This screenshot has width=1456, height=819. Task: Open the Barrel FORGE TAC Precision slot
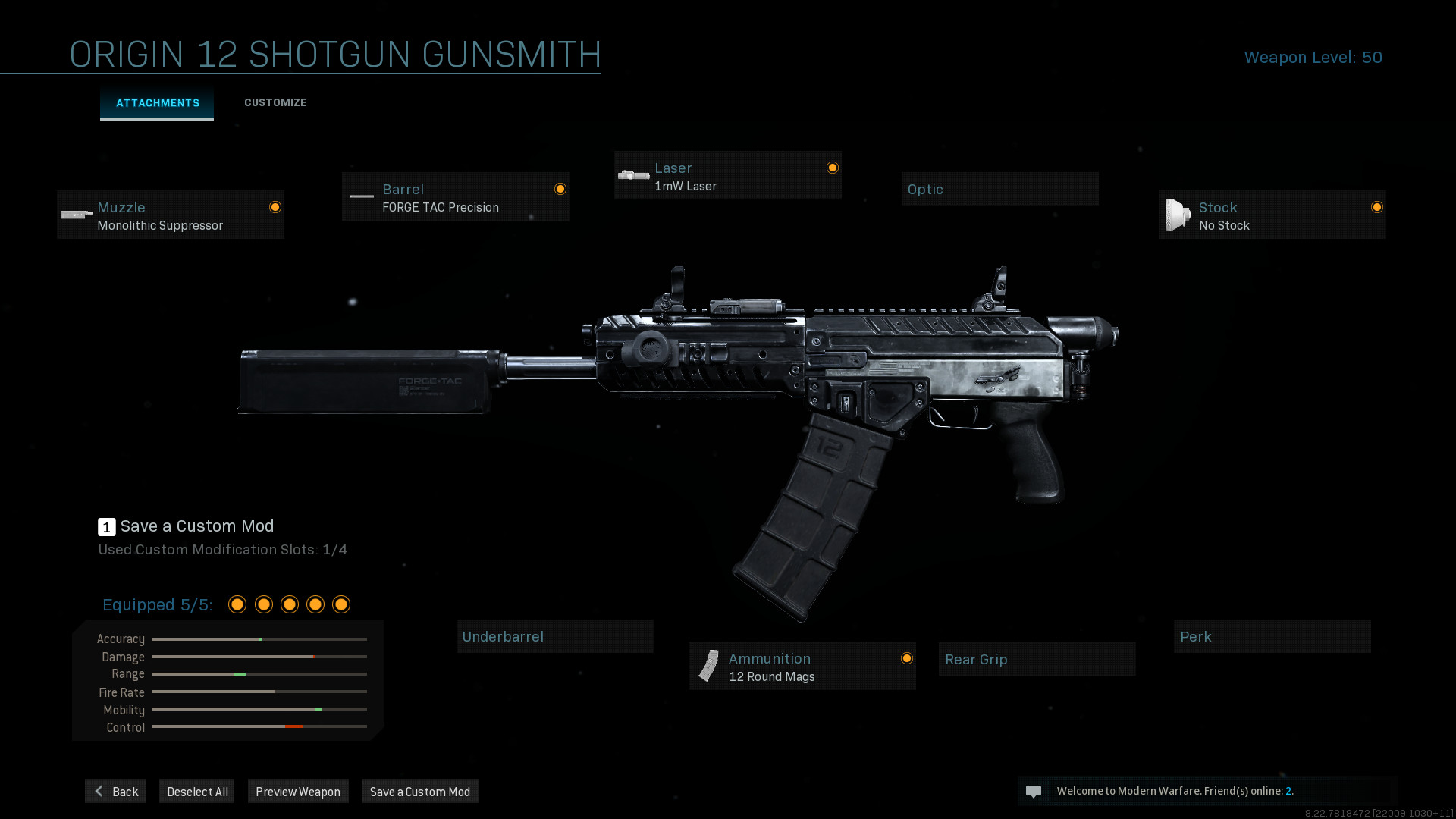(455, 197)
